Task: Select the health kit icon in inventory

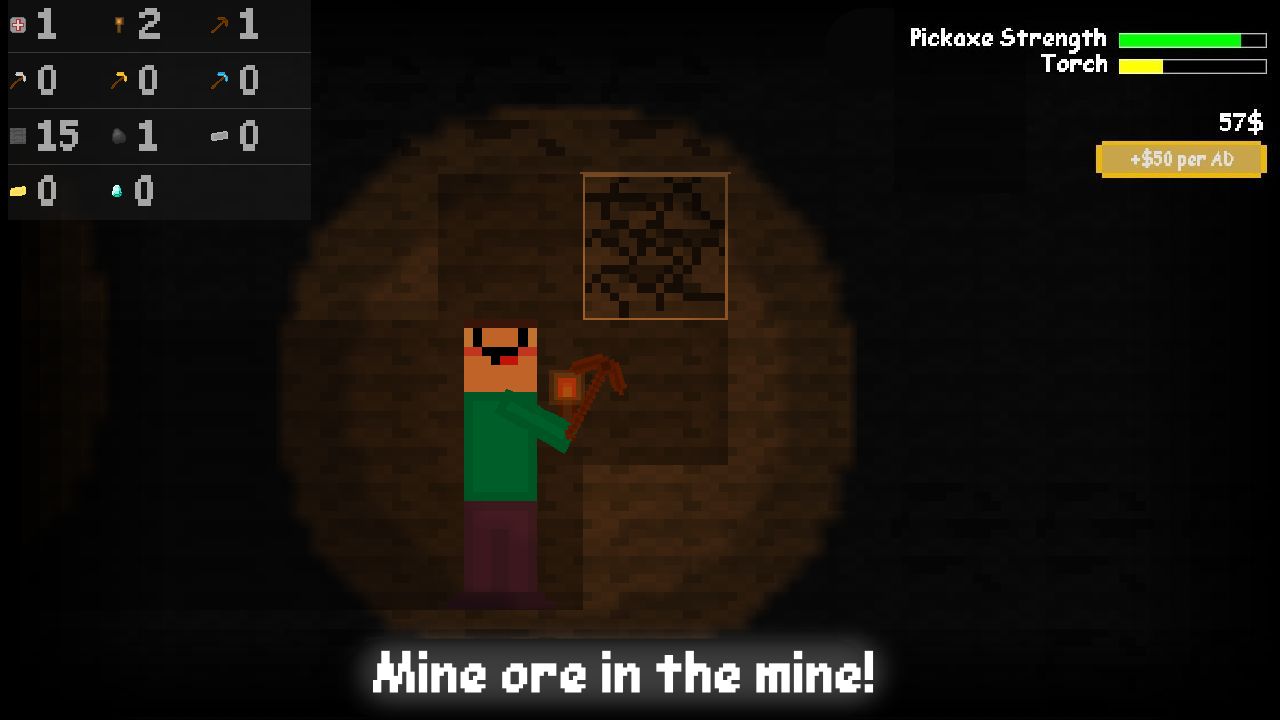Action: (16, 25)
